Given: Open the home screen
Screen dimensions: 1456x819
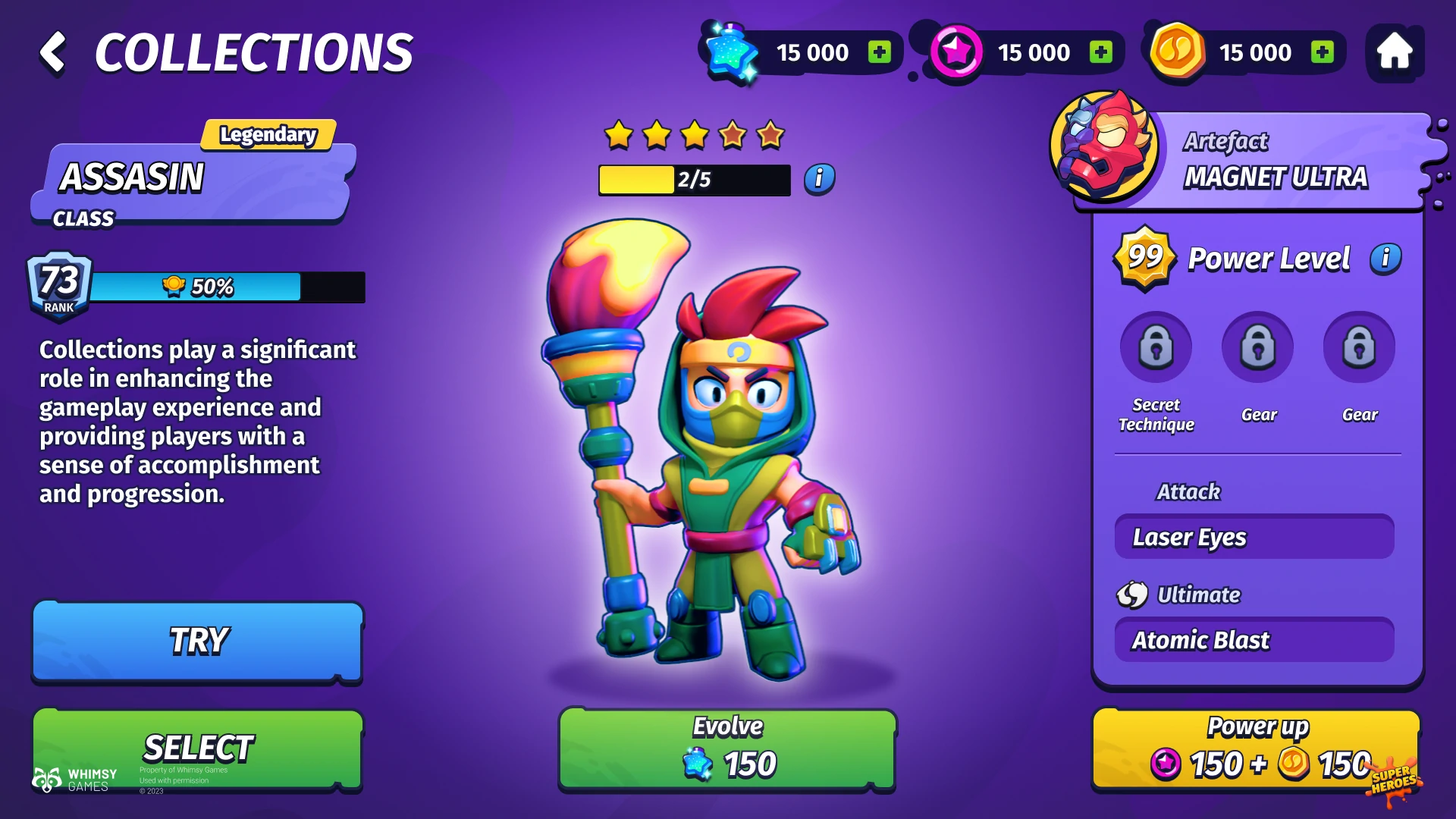Looking at the screenshot, I should [1394, 52].
